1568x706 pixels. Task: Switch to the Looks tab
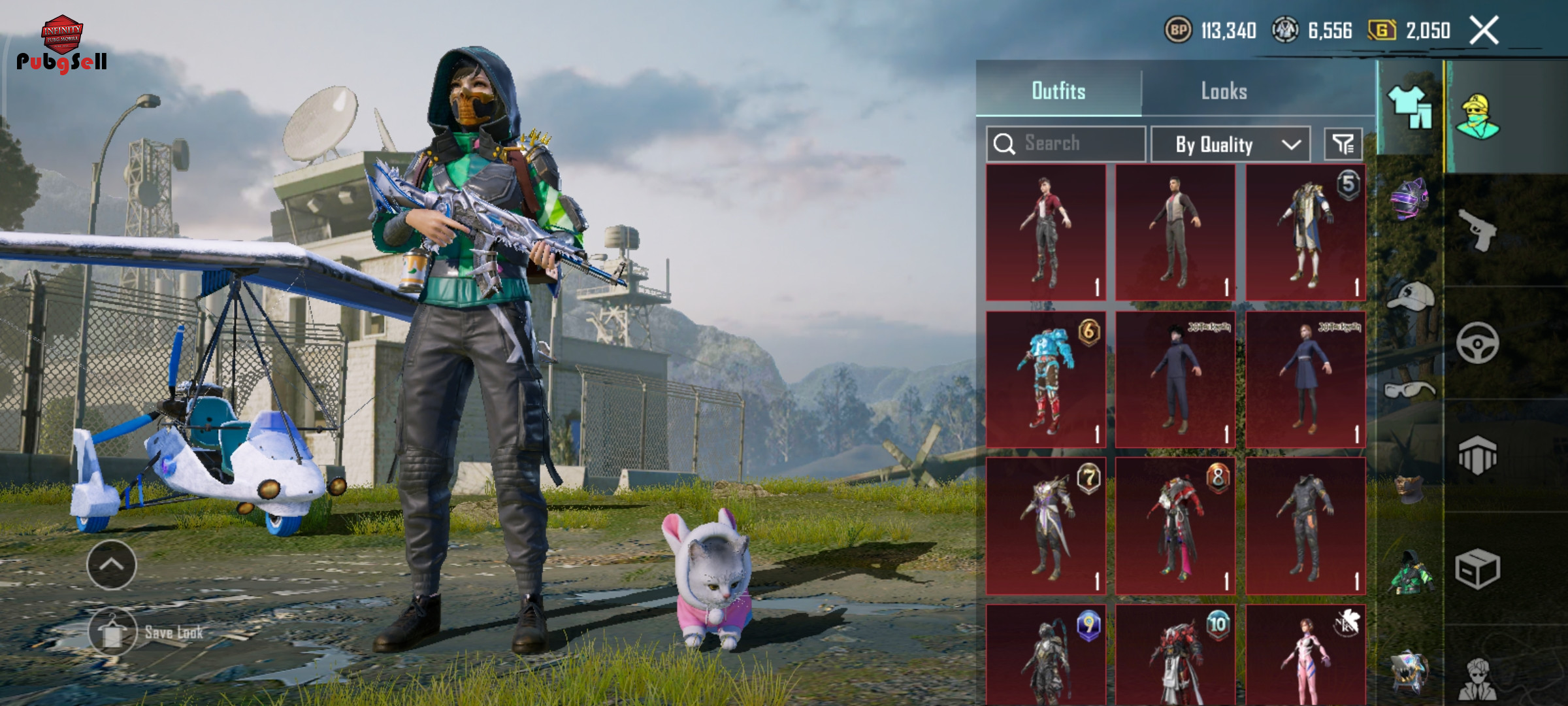coord(1224,91)
